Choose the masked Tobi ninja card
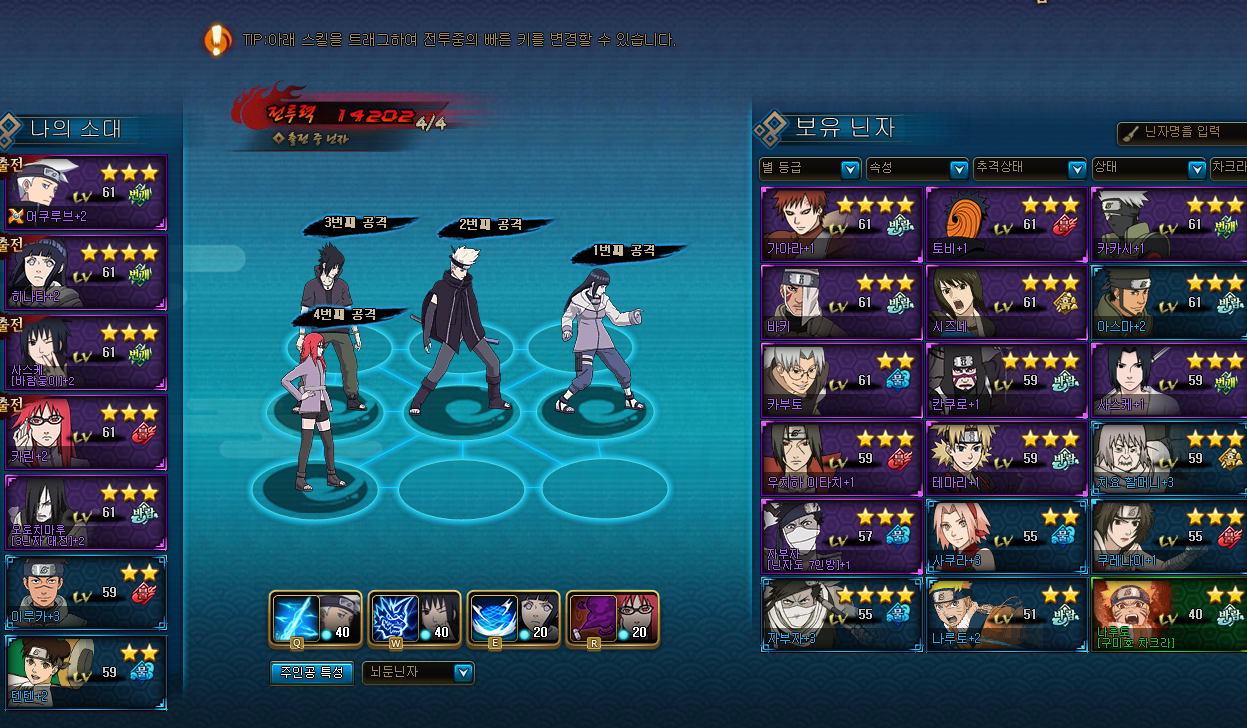Screen dimensions: 1247x728 click(1006, 222)
